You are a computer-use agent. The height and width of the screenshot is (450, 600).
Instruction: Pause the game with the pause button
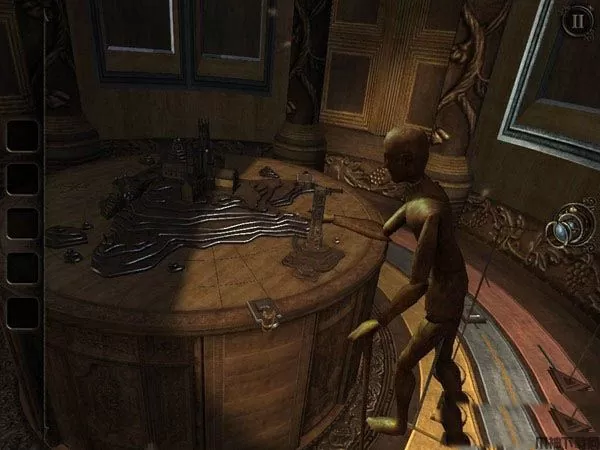pyautogui.click(x=575, y=22)
